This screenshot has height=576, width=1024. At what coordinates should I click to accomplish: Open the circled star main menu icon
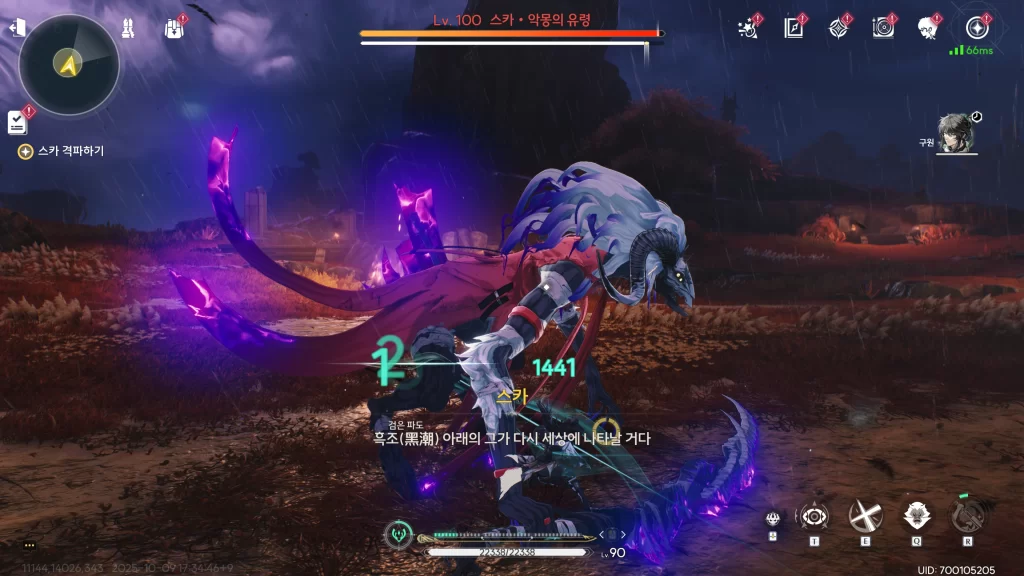(x=976, y=28)
